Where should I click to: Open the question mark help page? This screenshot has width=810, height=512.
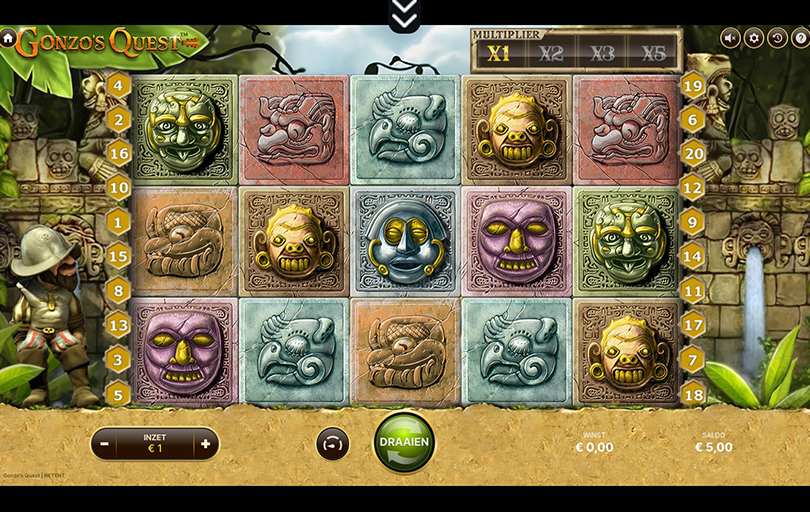[799, 38]
